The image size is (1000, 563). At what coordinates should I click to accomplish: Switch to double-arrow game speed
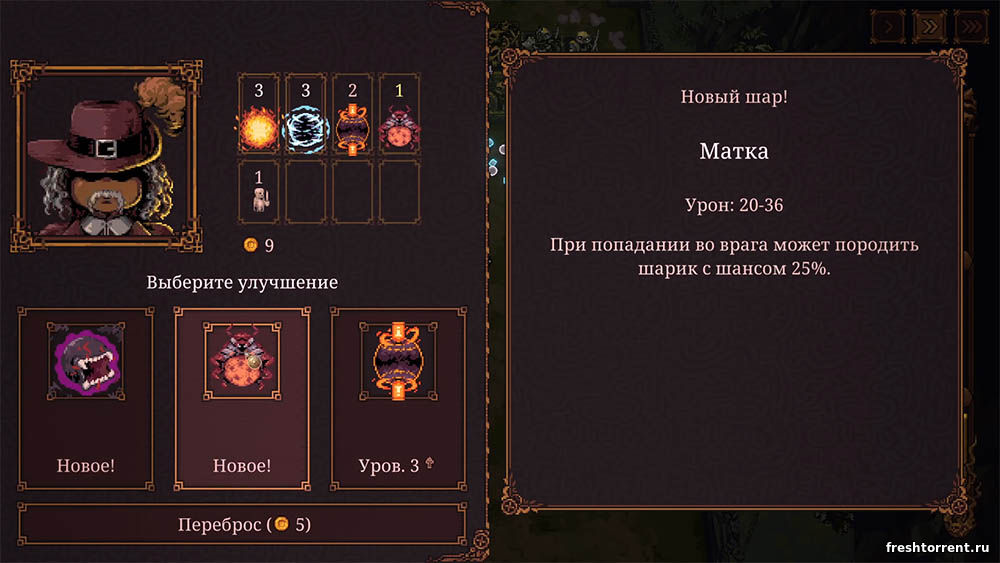pyautogui.click(x=929, y=26)
